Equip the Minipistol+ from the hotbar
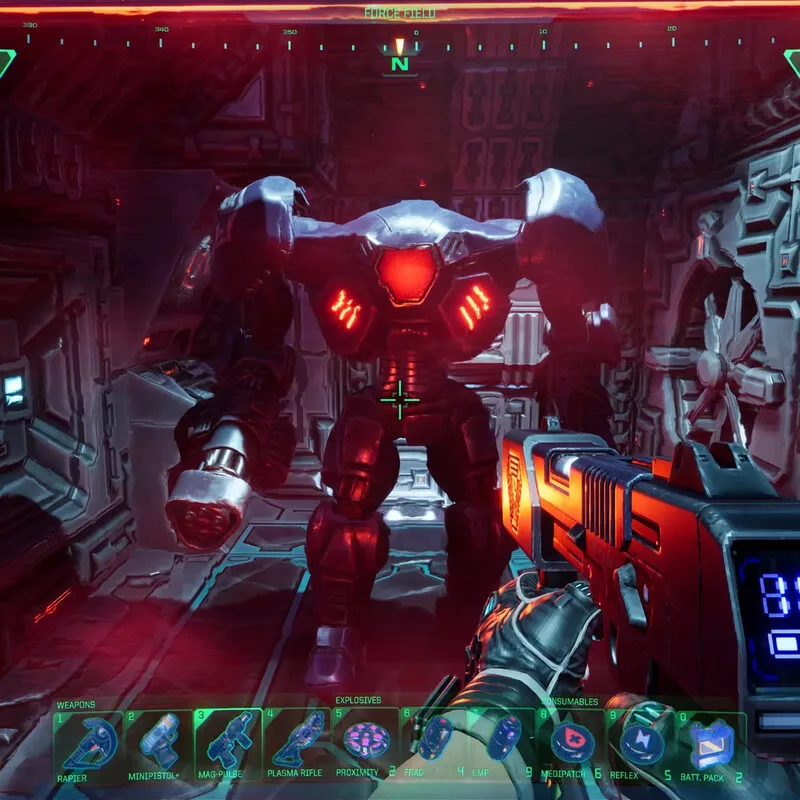The image size is (800, 800). coord(158,745)
